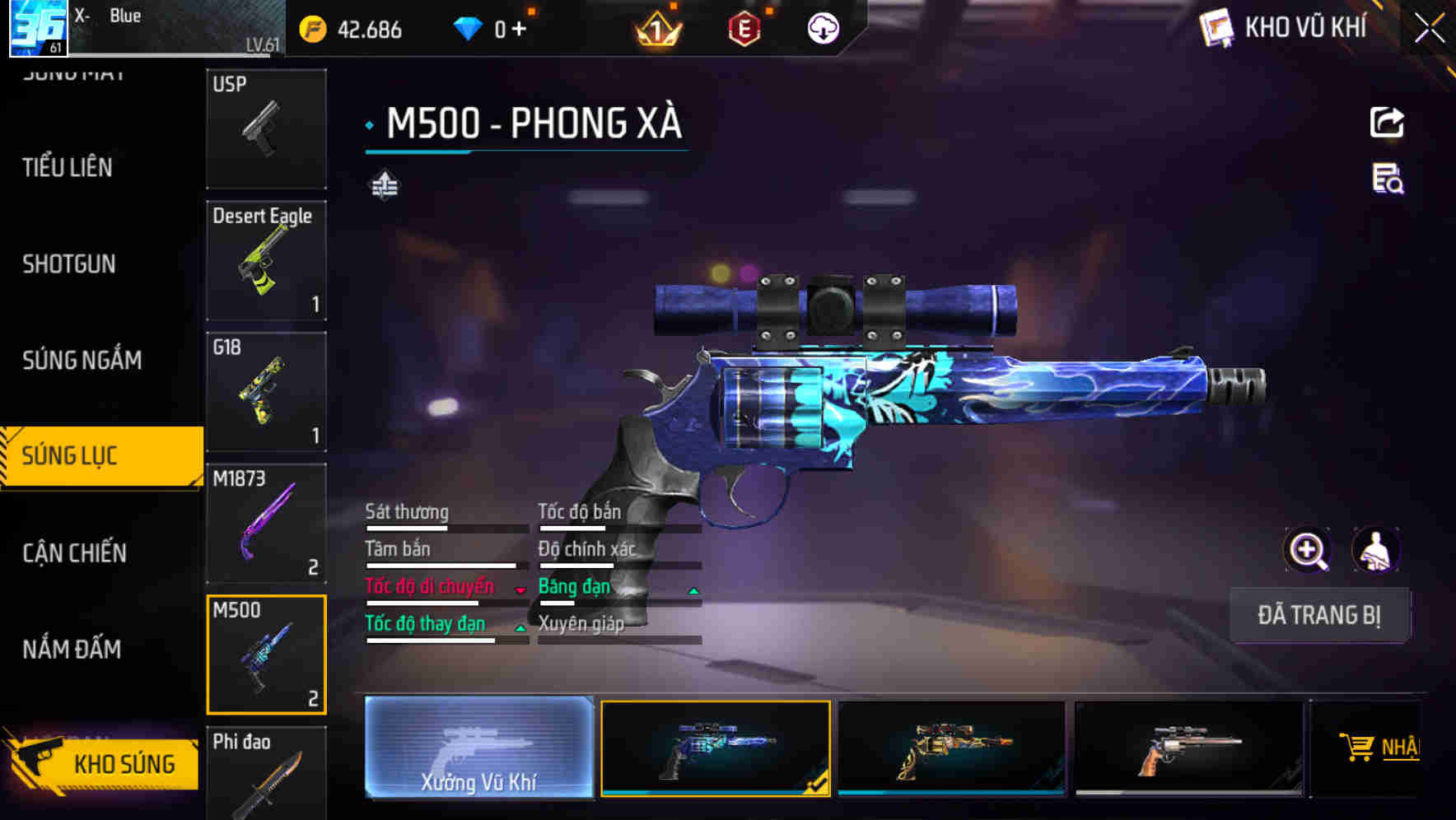Image resolution: width=1456 pixels, height=820 pixels.
Task: Open the Xưởng Vũ Khí tab
Action: click(x=478, y=749)
